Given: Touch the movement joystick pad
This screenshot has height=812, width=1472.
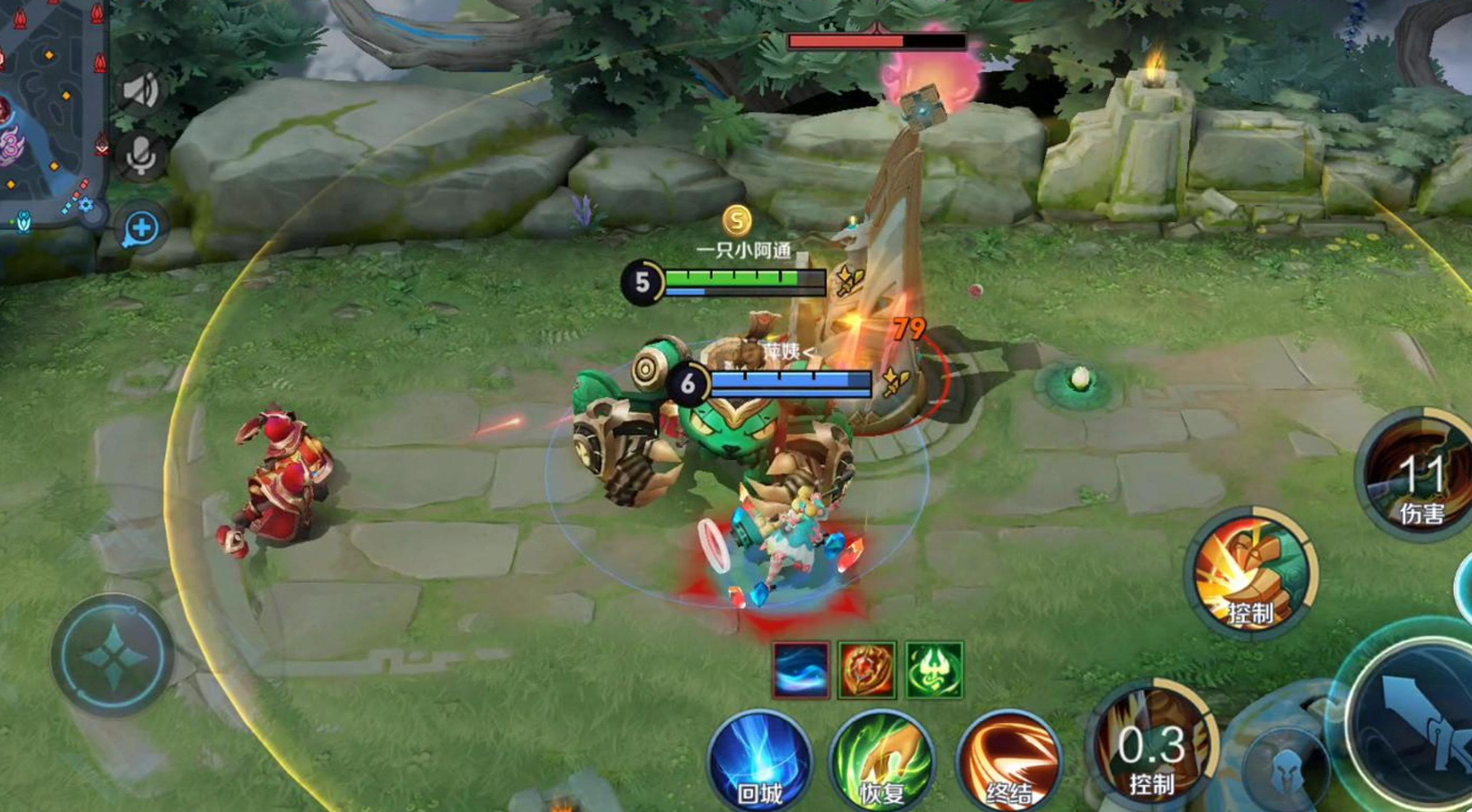Looking at the screenshot, I should (112, 656).
